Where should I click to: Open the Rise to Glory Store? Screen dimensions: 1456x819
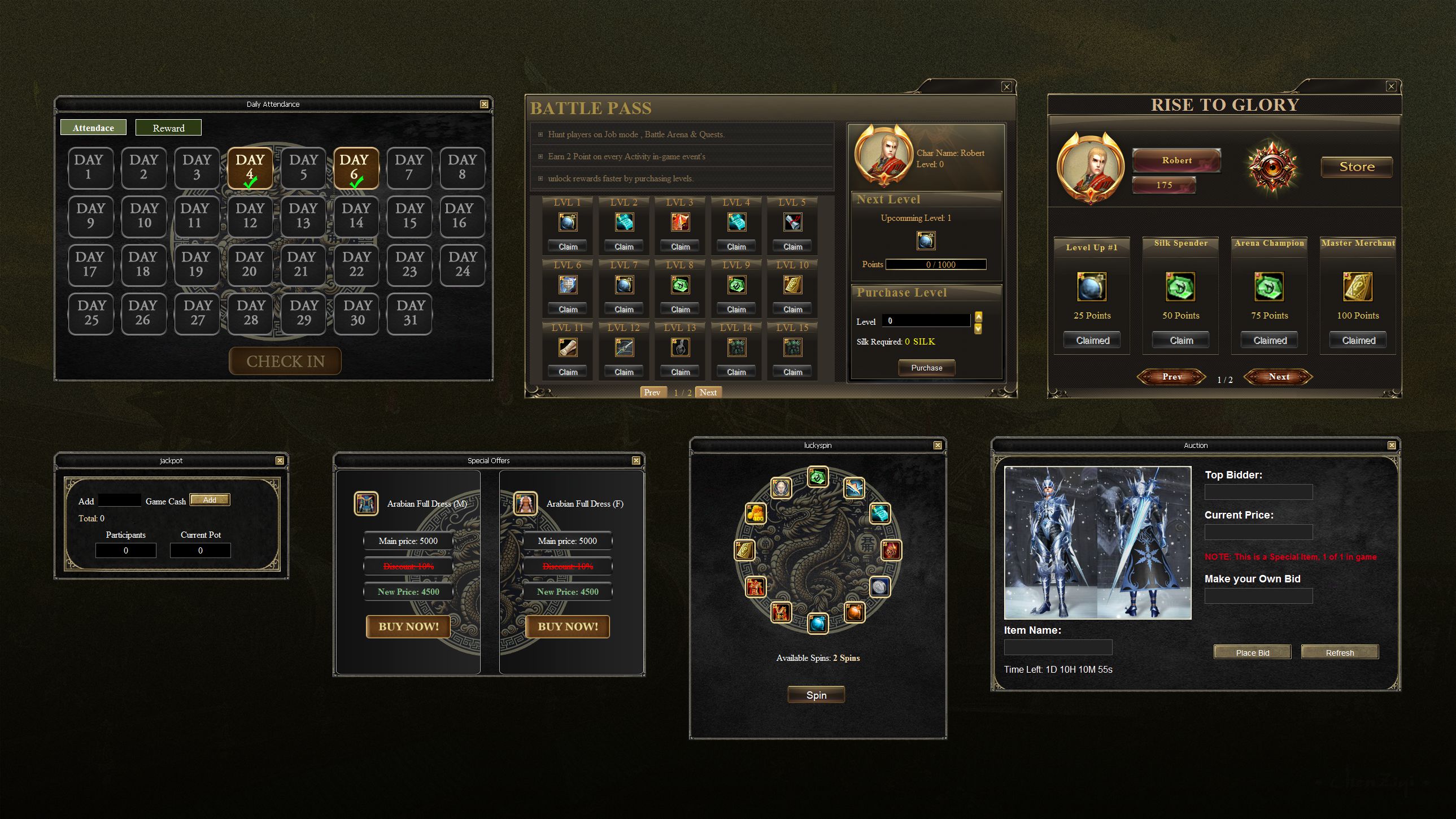[1357, 167]
